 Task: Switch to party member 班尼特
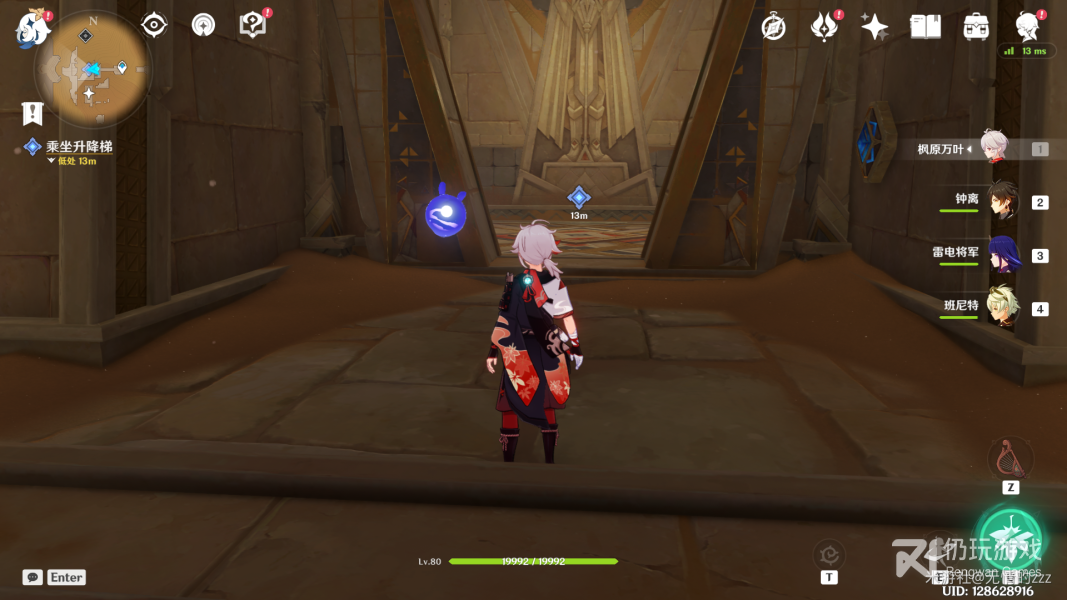click(x=1002, y=307)
